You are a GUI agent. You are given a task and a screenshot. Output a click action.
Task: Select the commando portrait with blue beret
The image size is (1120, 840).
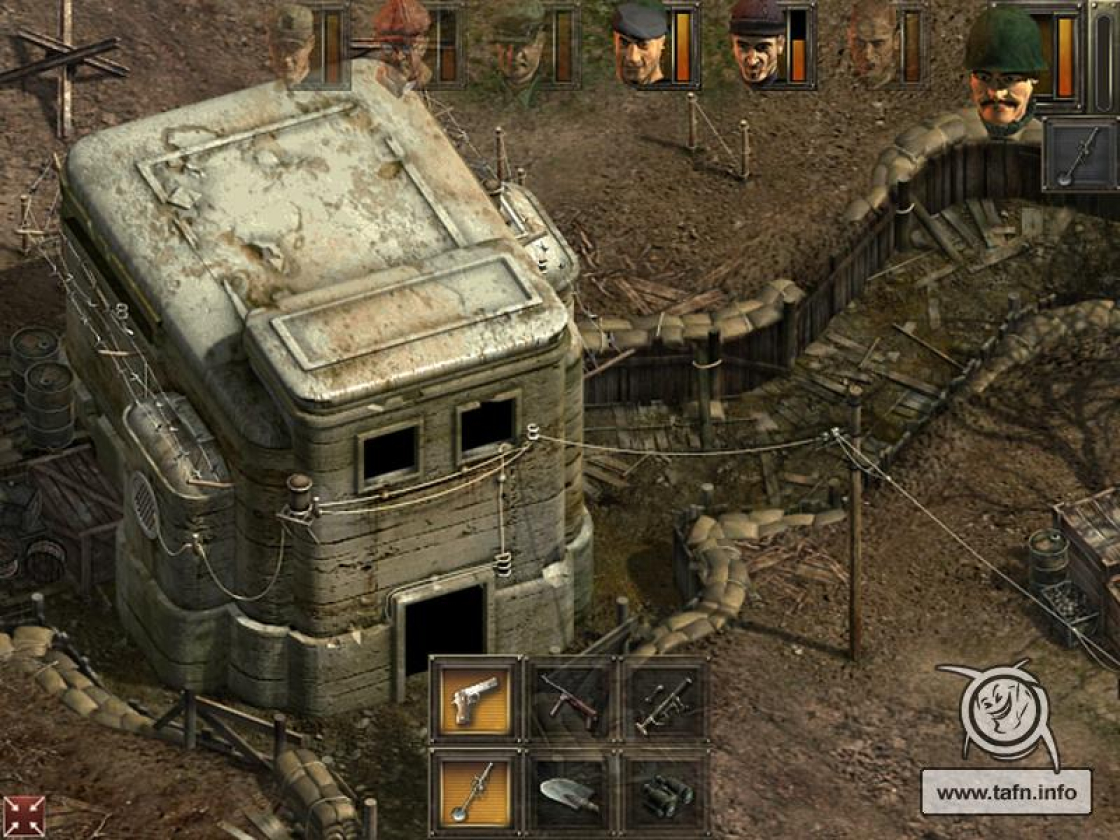(640, 45)
